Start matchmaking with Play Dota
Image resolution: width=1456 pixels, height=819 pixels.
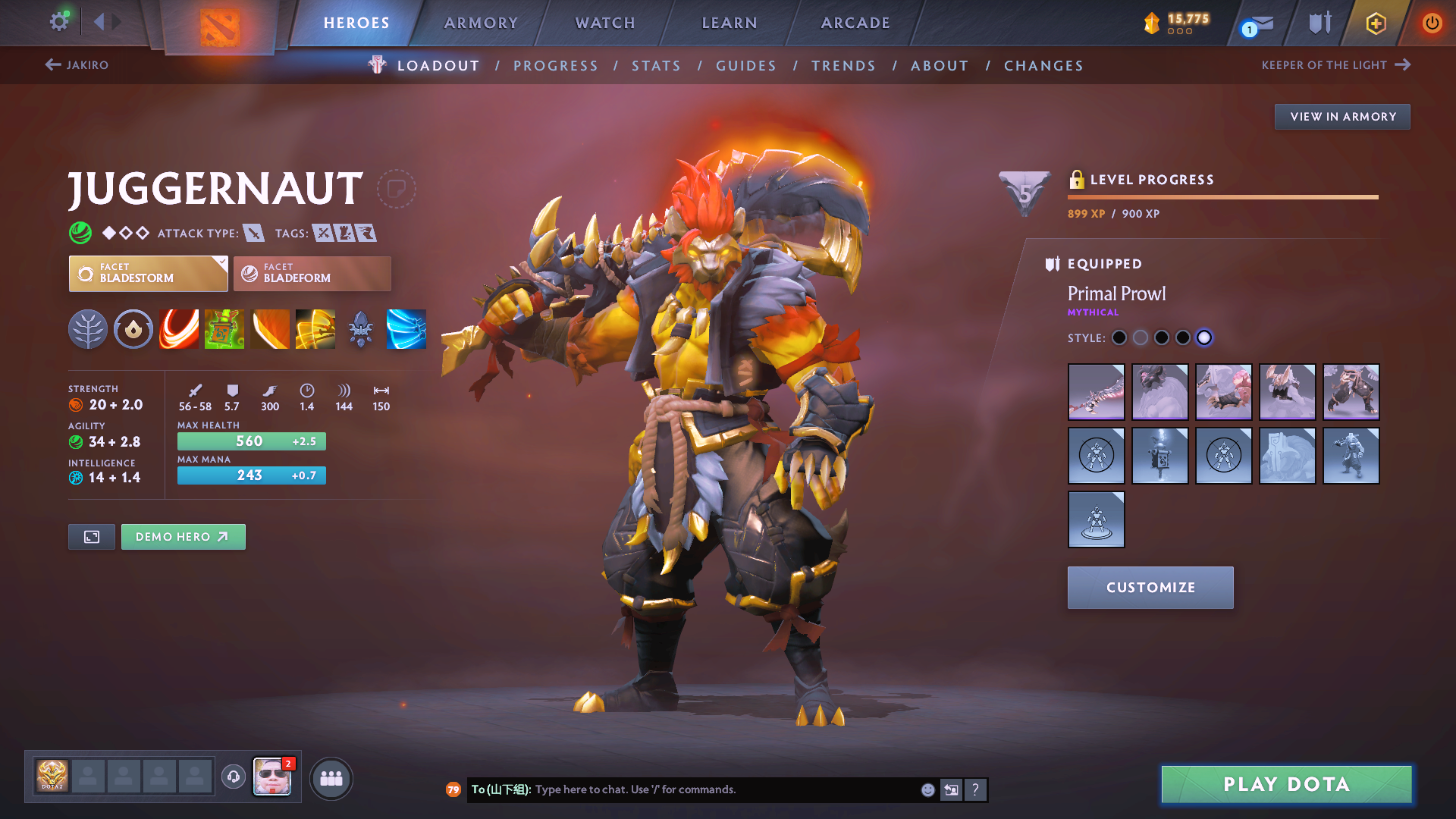pyautogui.click(x=1286, y=784)
